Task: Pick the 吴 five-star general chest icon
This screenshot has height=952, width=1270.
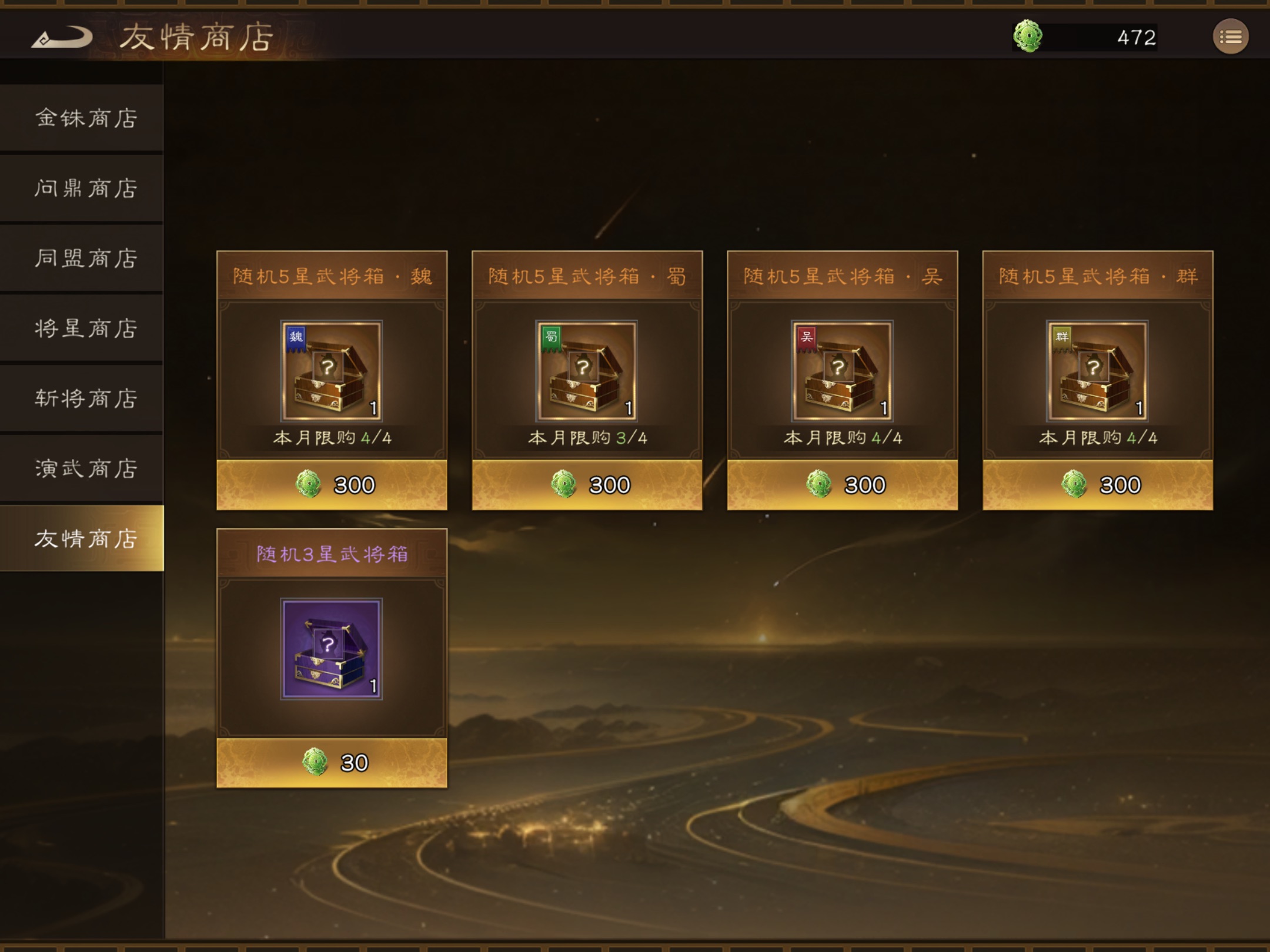Action: 842,371
